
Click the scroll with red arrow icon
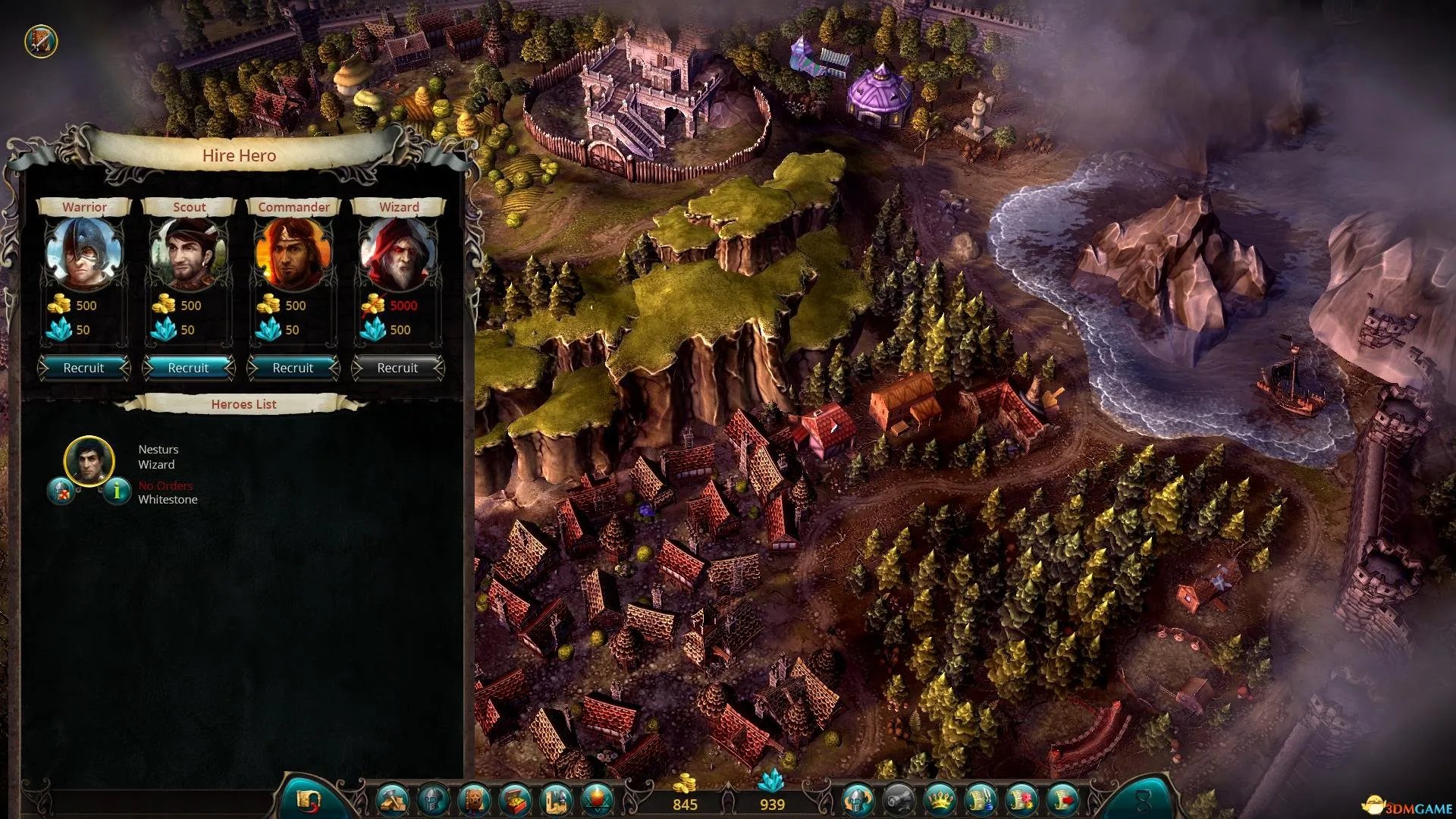point(1062,799)
